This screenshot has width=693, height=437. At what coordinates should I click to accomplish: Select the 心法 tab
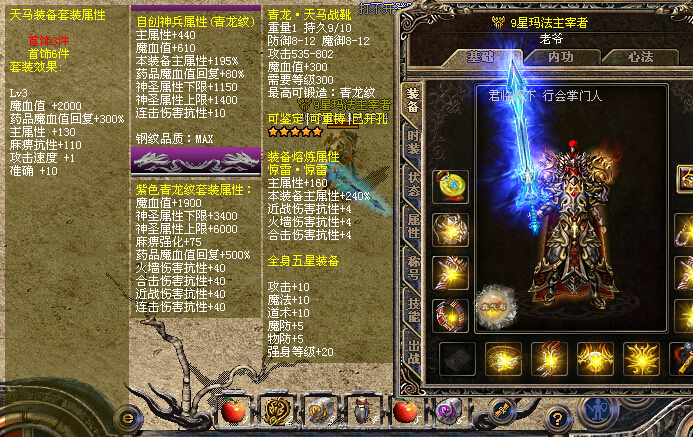tap(640, 57)
